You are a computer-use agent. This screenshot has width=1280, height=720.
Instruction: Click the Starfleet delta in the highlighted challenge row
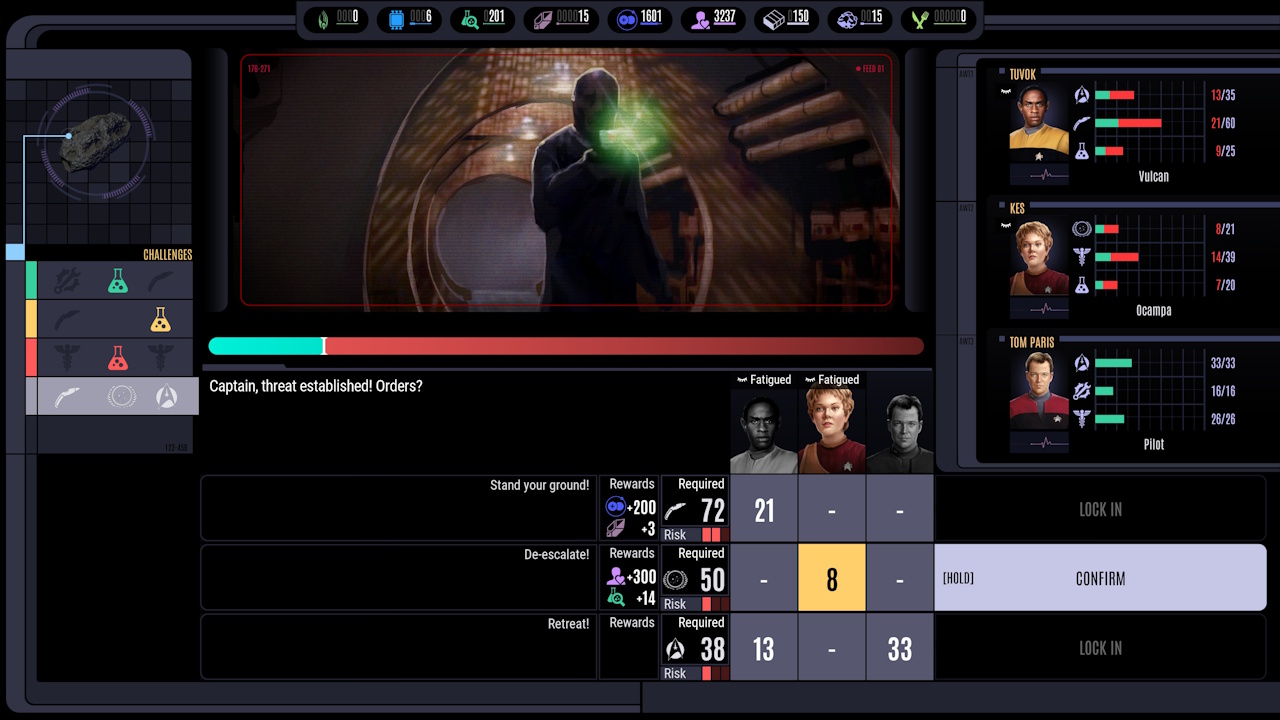(168, 396)
